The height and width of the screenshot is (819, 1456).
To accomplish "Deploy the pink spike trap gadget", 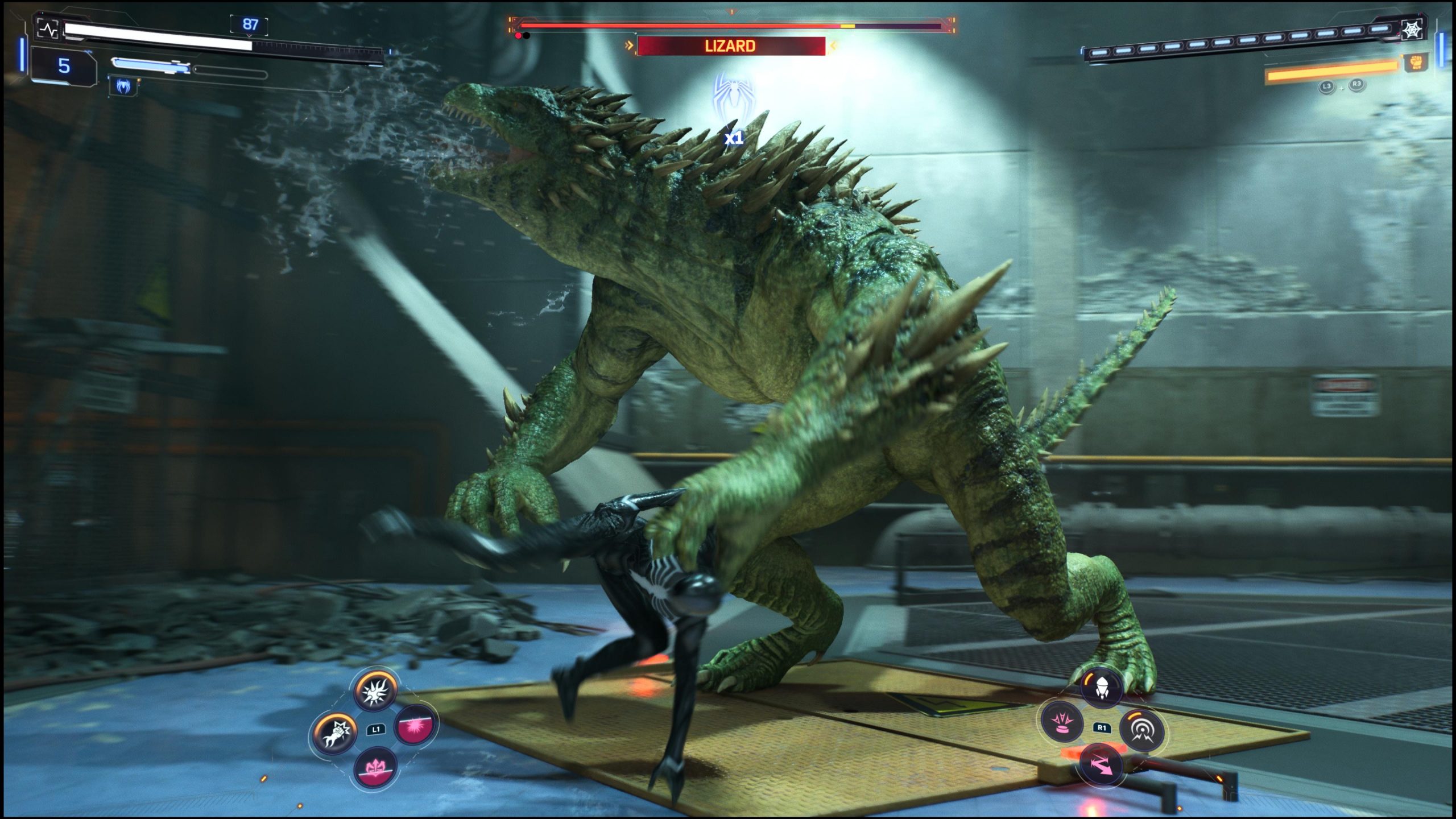I will 1061,722.
